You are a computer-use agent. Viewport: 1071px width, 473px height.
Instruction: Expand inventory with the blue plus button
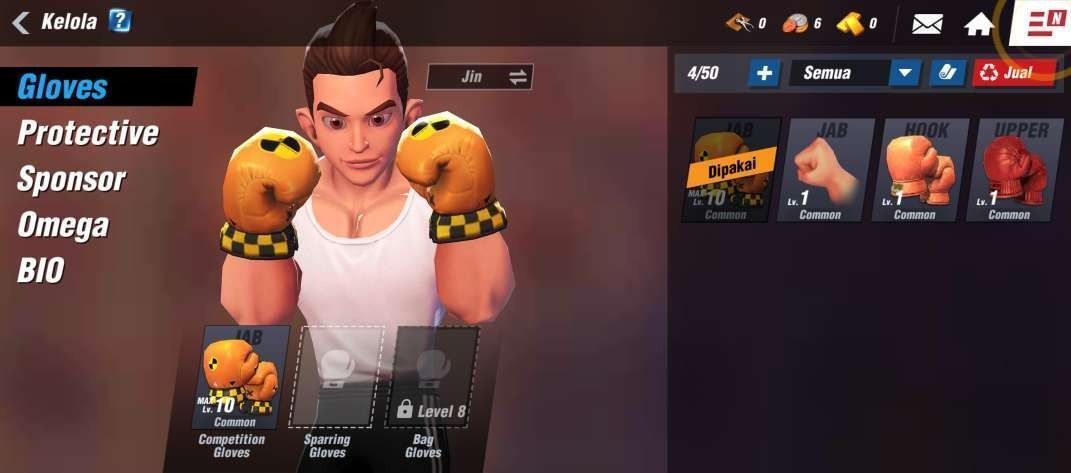click(x=764, y=73)
